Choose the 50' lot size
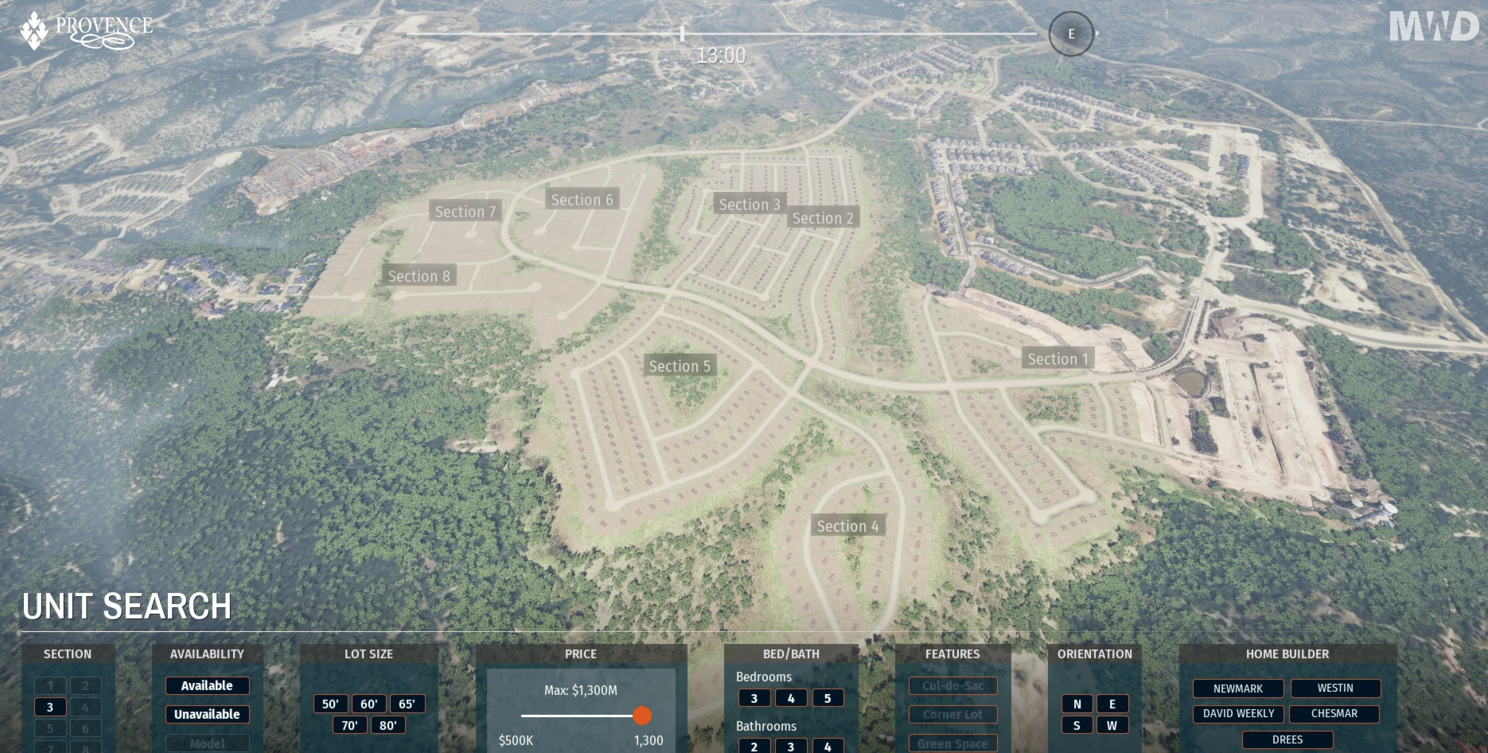Viewport: 1488px width, 753px height. coord(331,704)
